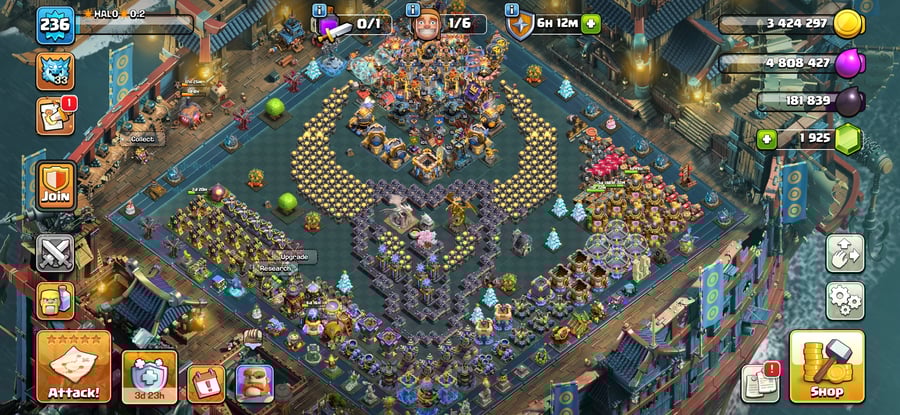Open the events calendar icon
The image size is (900, 415).
[x=207, y=383]
